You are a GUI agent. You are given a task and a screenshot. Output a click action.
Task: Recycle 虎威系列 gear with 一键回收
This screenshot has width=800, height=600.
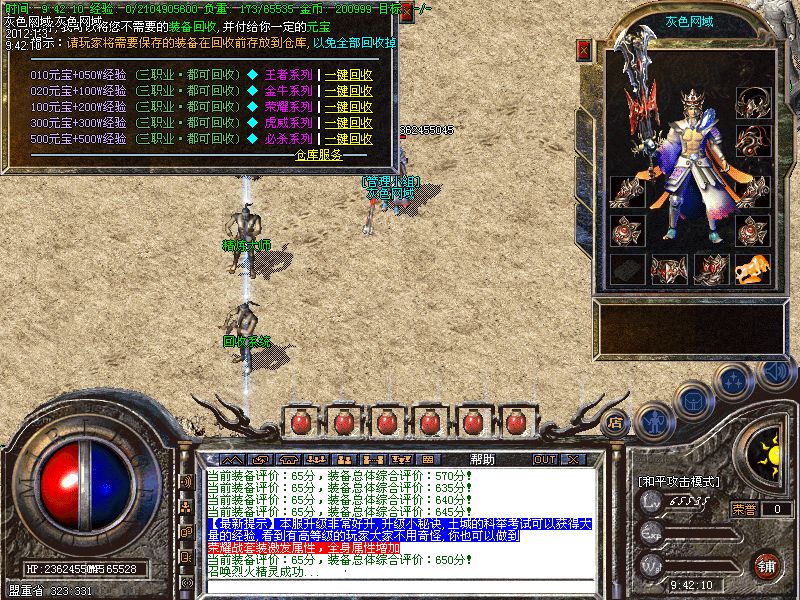348,123
